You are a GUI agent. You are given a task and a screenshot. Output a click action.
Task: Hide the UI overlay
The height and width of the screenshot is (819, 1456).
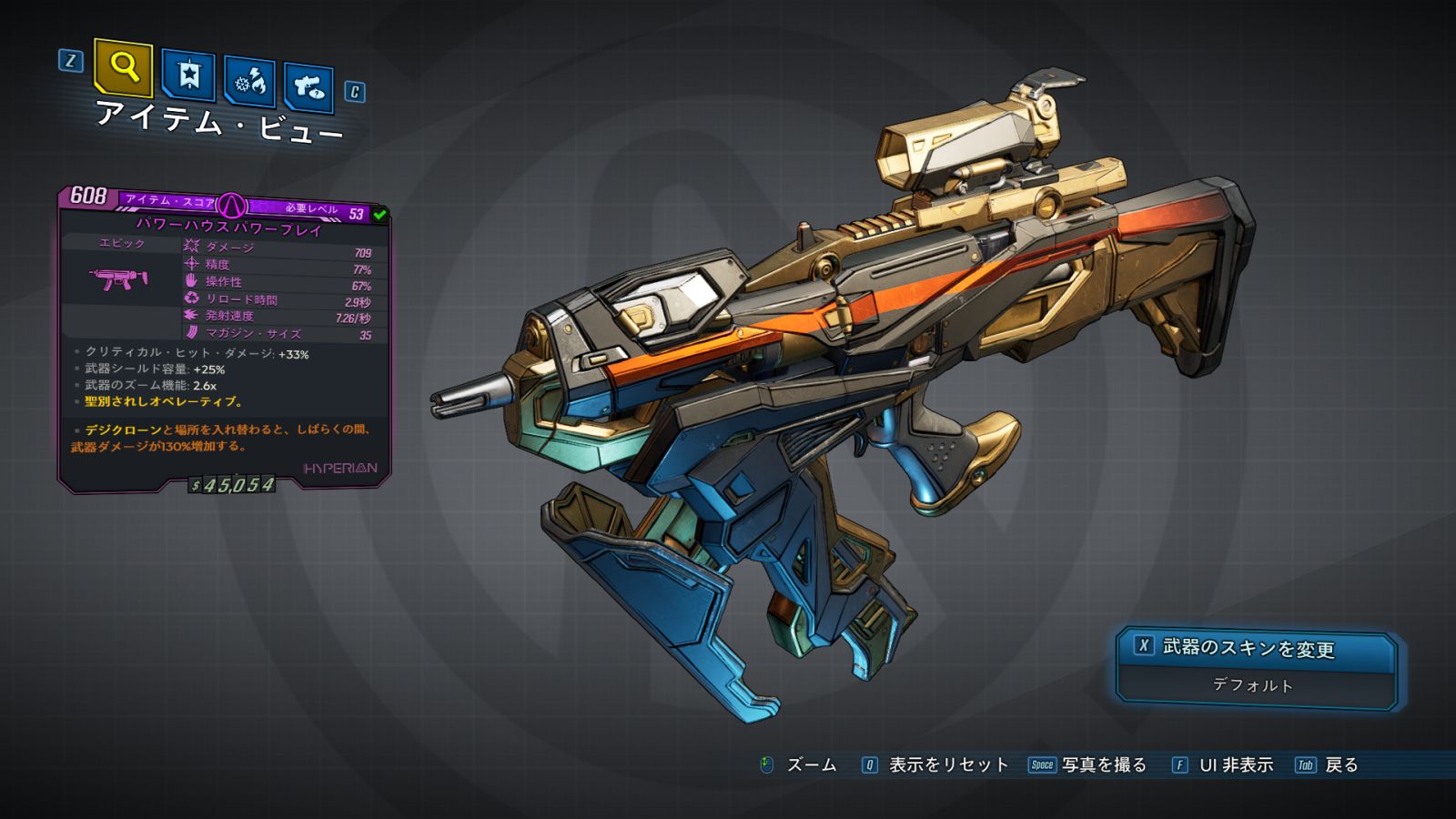(1223, 765)
